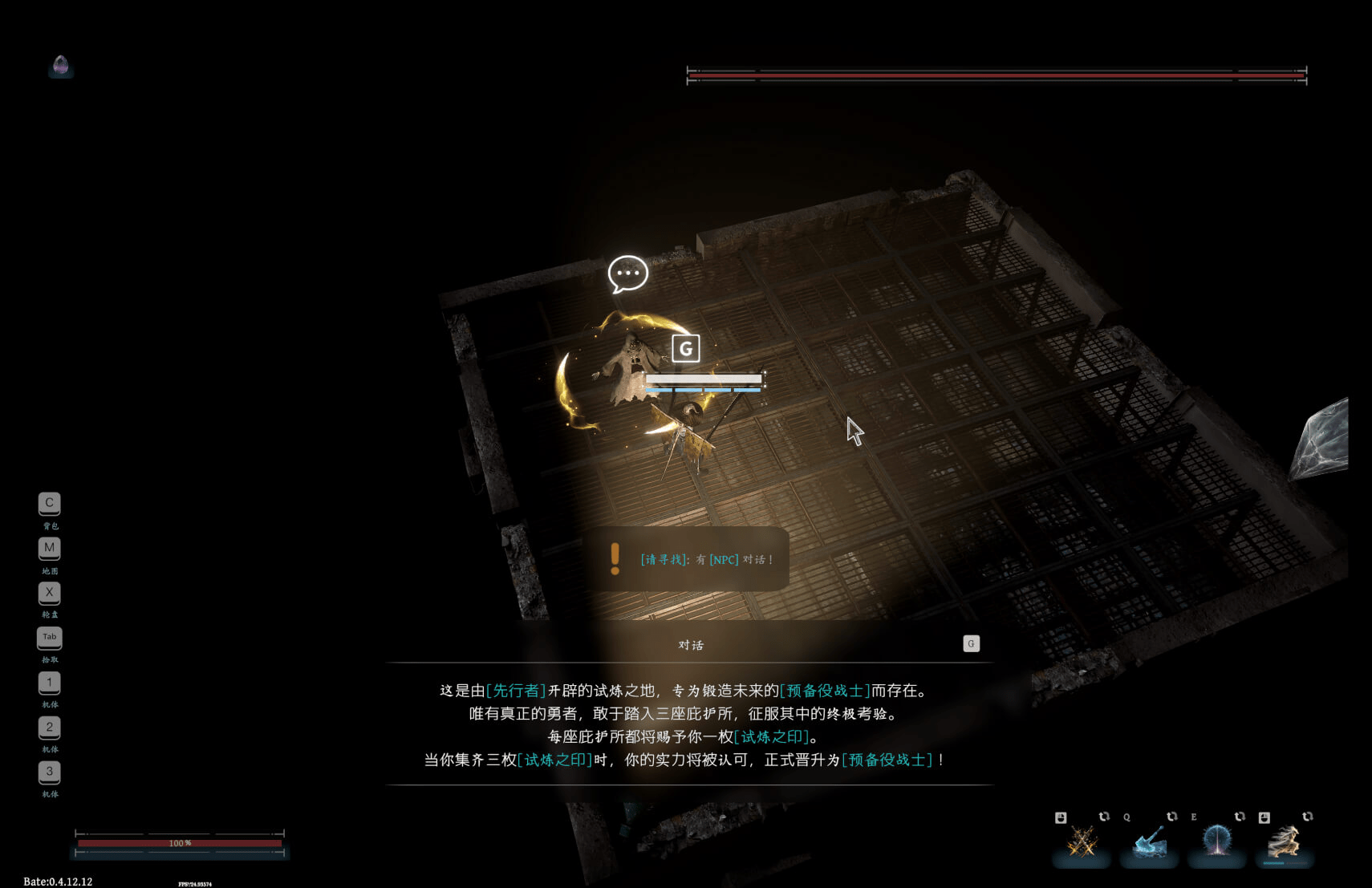The image size is (1372, 888).
Task: Open the weapon wheel X icon
Action: 50,593
